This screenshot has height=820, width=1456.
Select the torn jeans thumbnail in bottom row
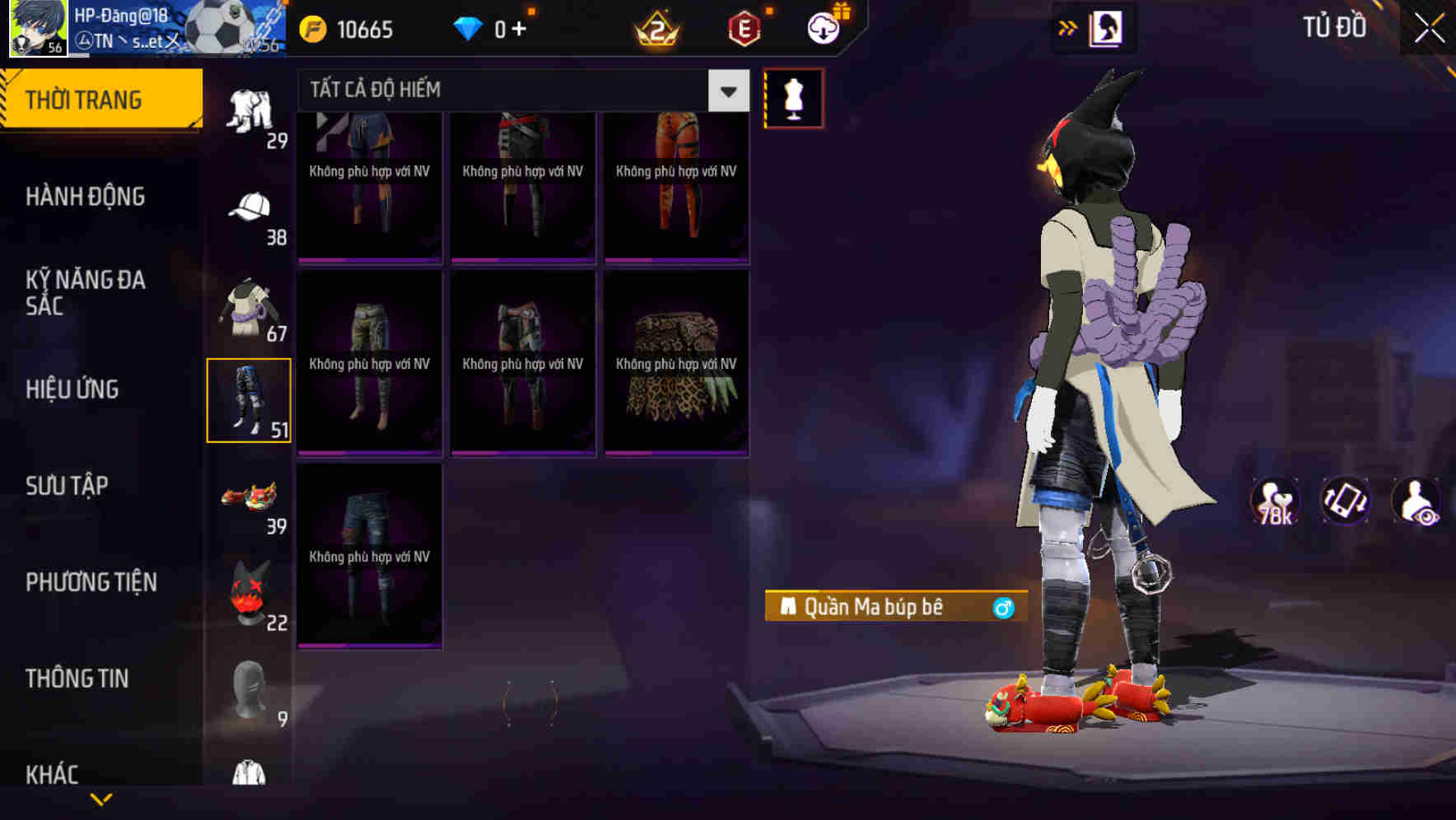coord(371,553)
